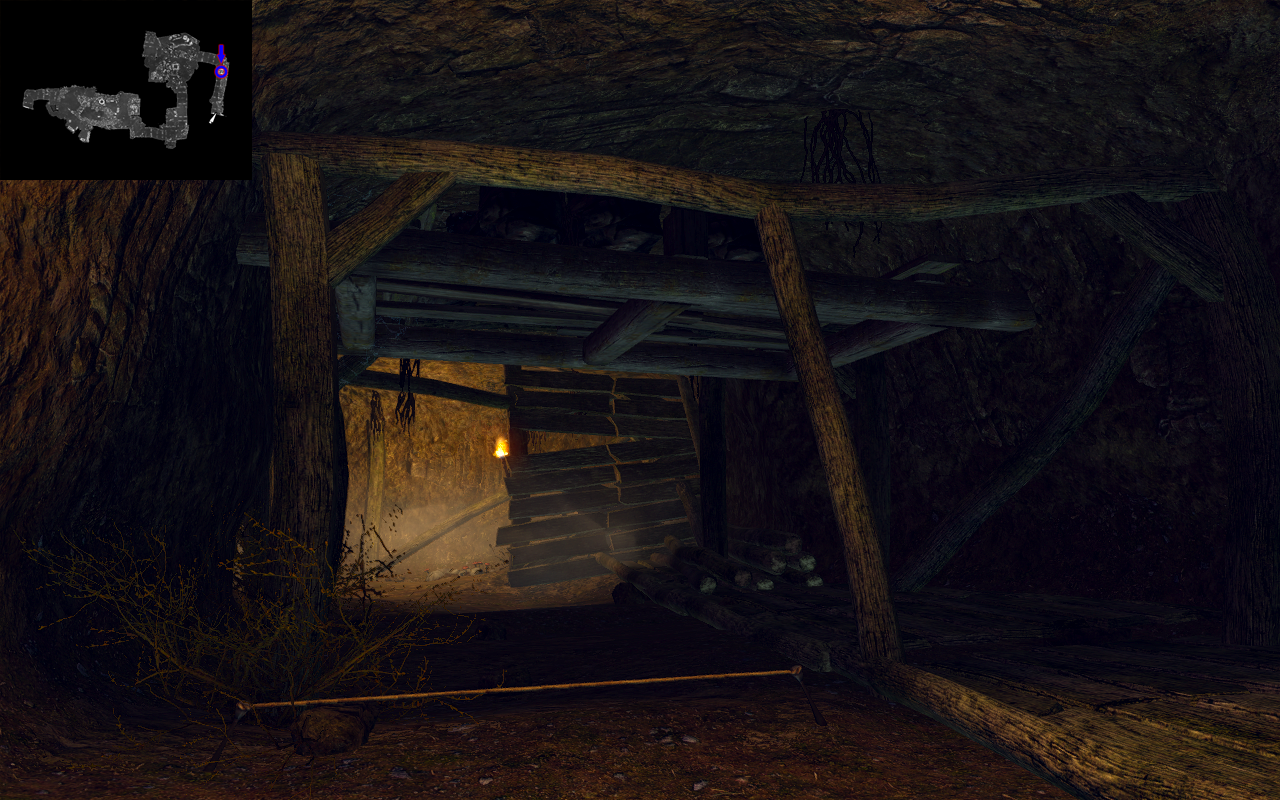Click the blue circle player marker on minimap
The height and width of the screenshot is (800, 1280).
tap(220, 72)
